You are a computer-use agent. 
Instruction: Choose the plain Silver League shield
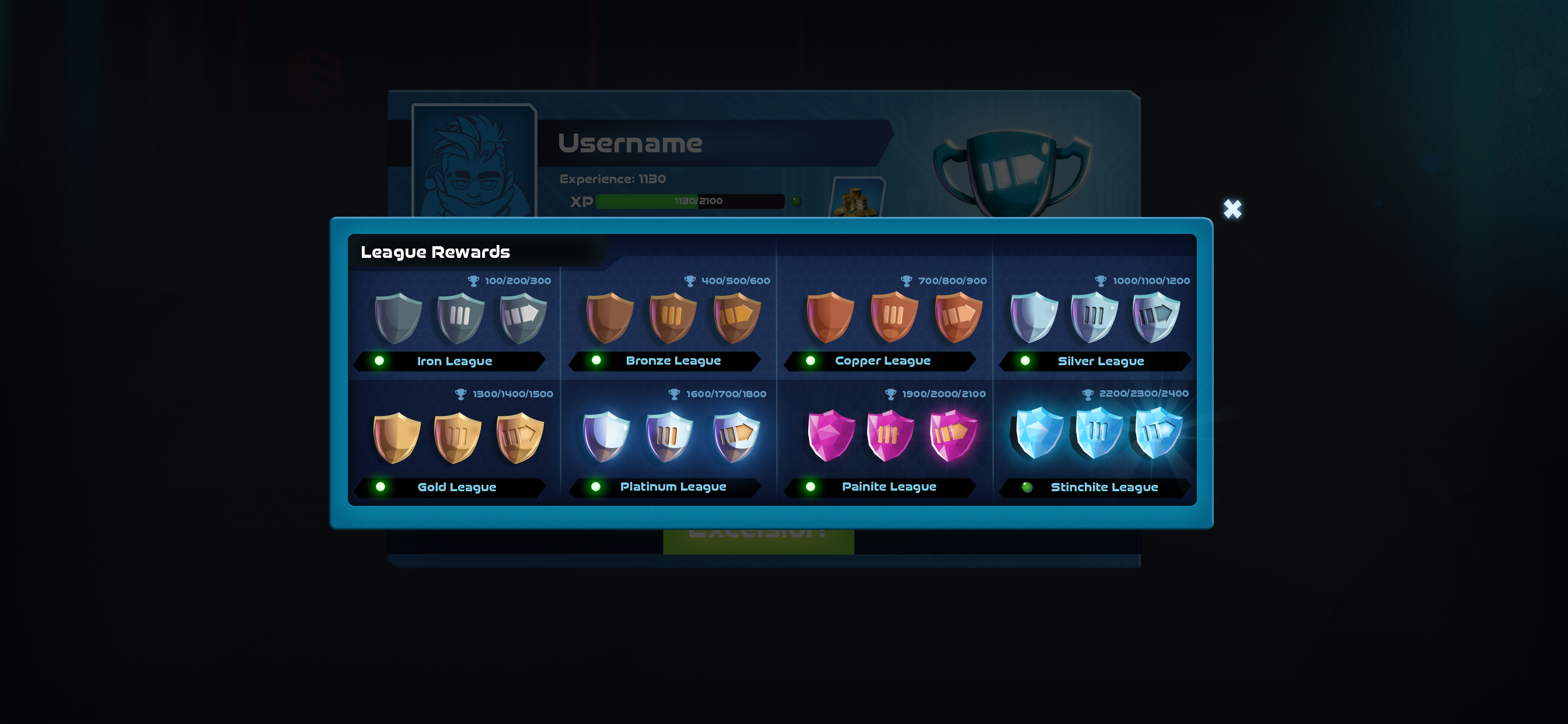click(1033, 317)
